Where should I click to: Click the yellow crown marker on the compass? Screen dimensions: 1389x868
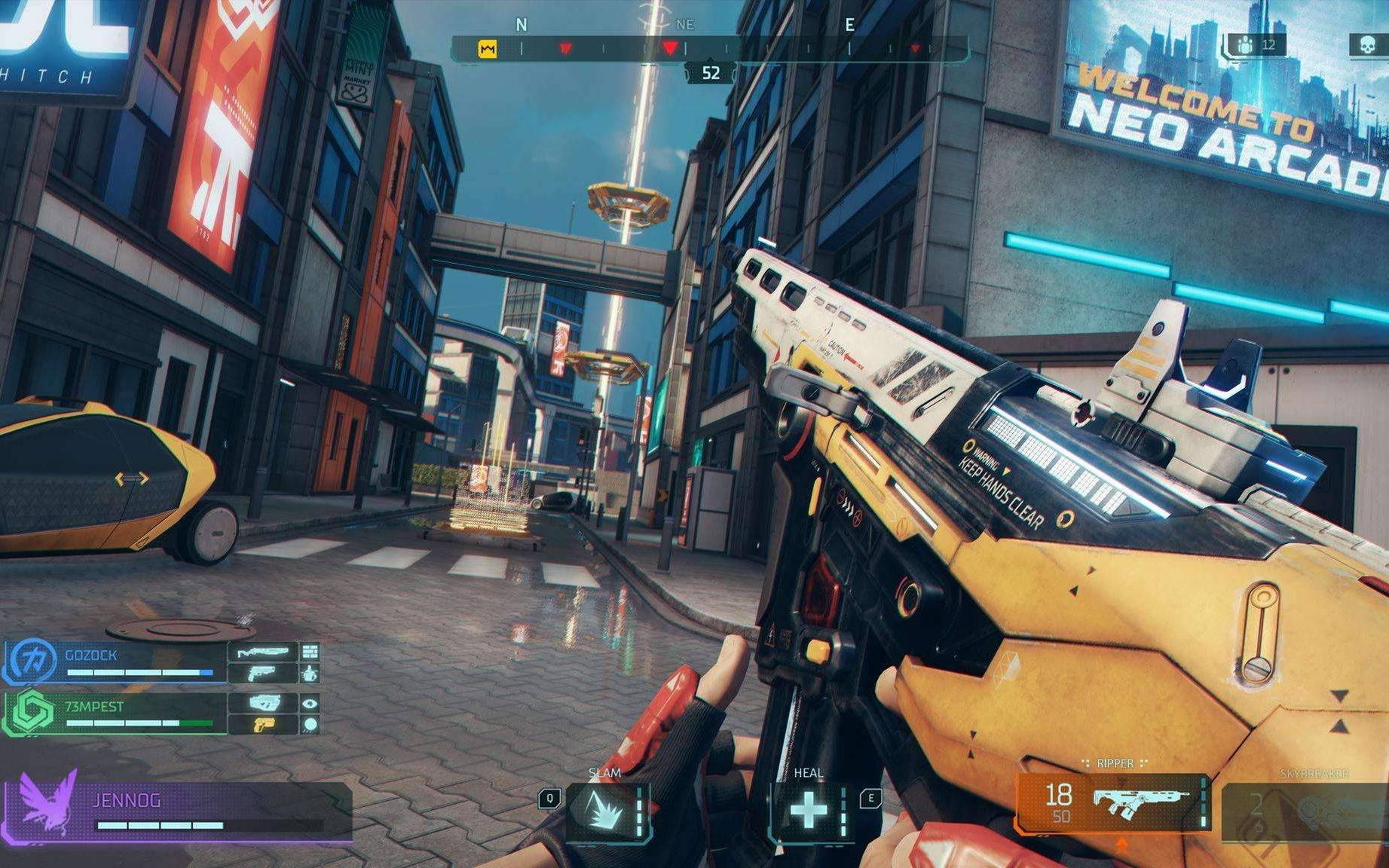488,50
